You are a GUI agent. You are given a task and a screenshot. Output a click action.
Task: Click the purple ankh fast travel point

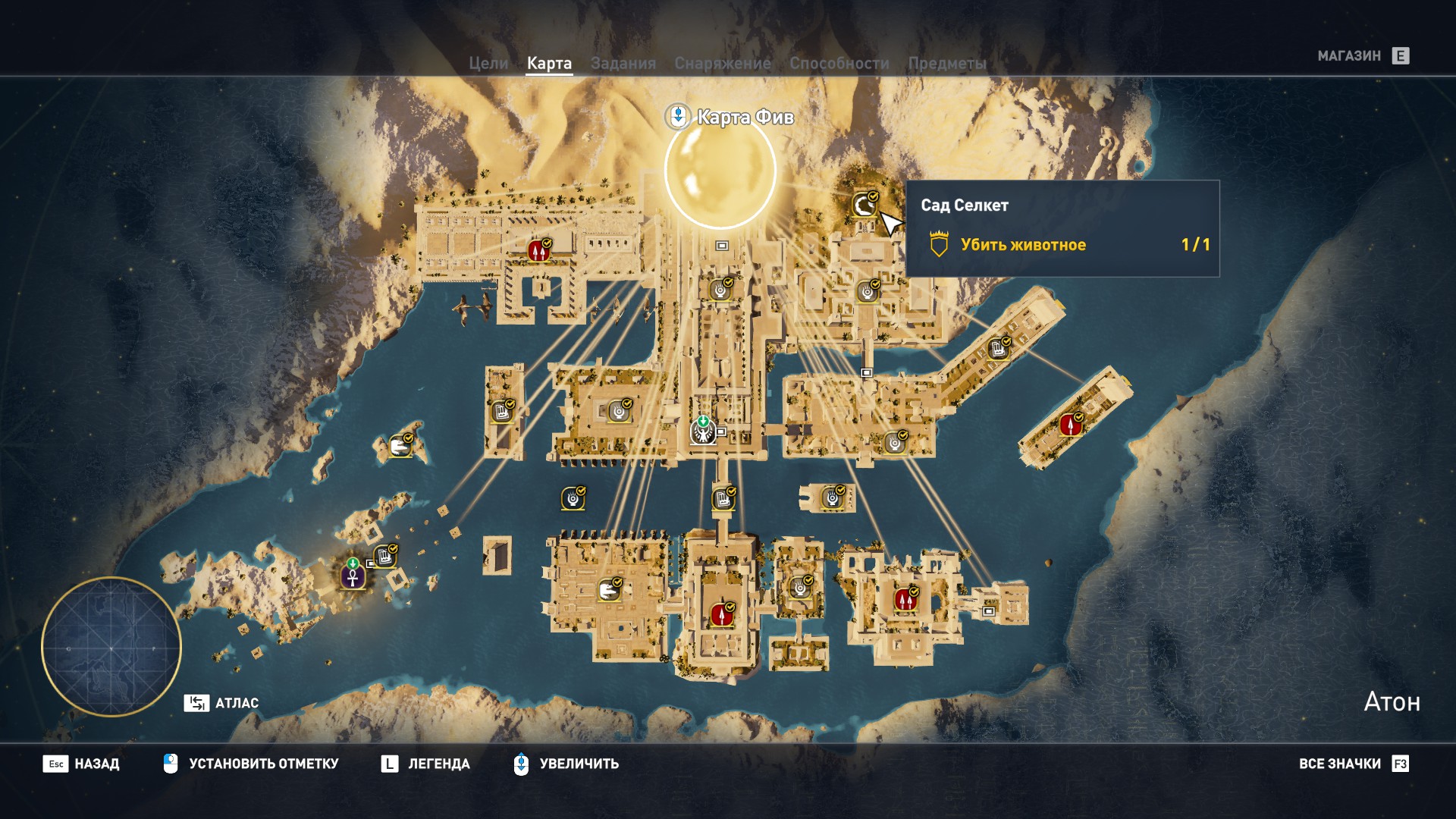coord(353,579)
